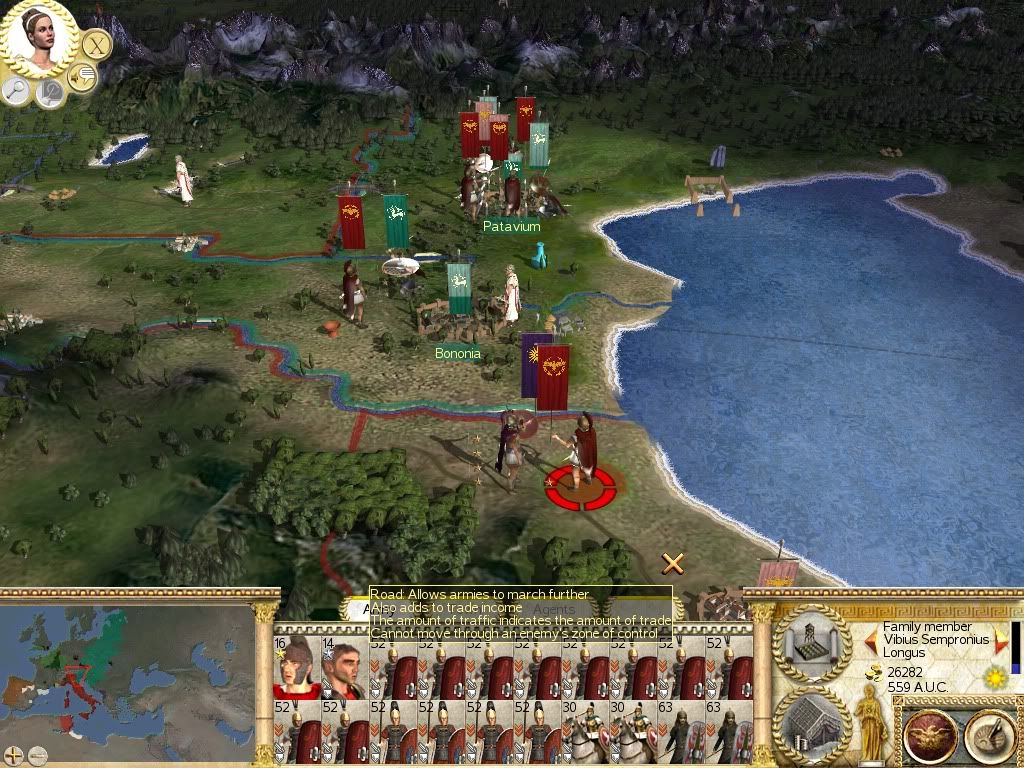Click the advisor woman portrait

click(x=40, y=37)
